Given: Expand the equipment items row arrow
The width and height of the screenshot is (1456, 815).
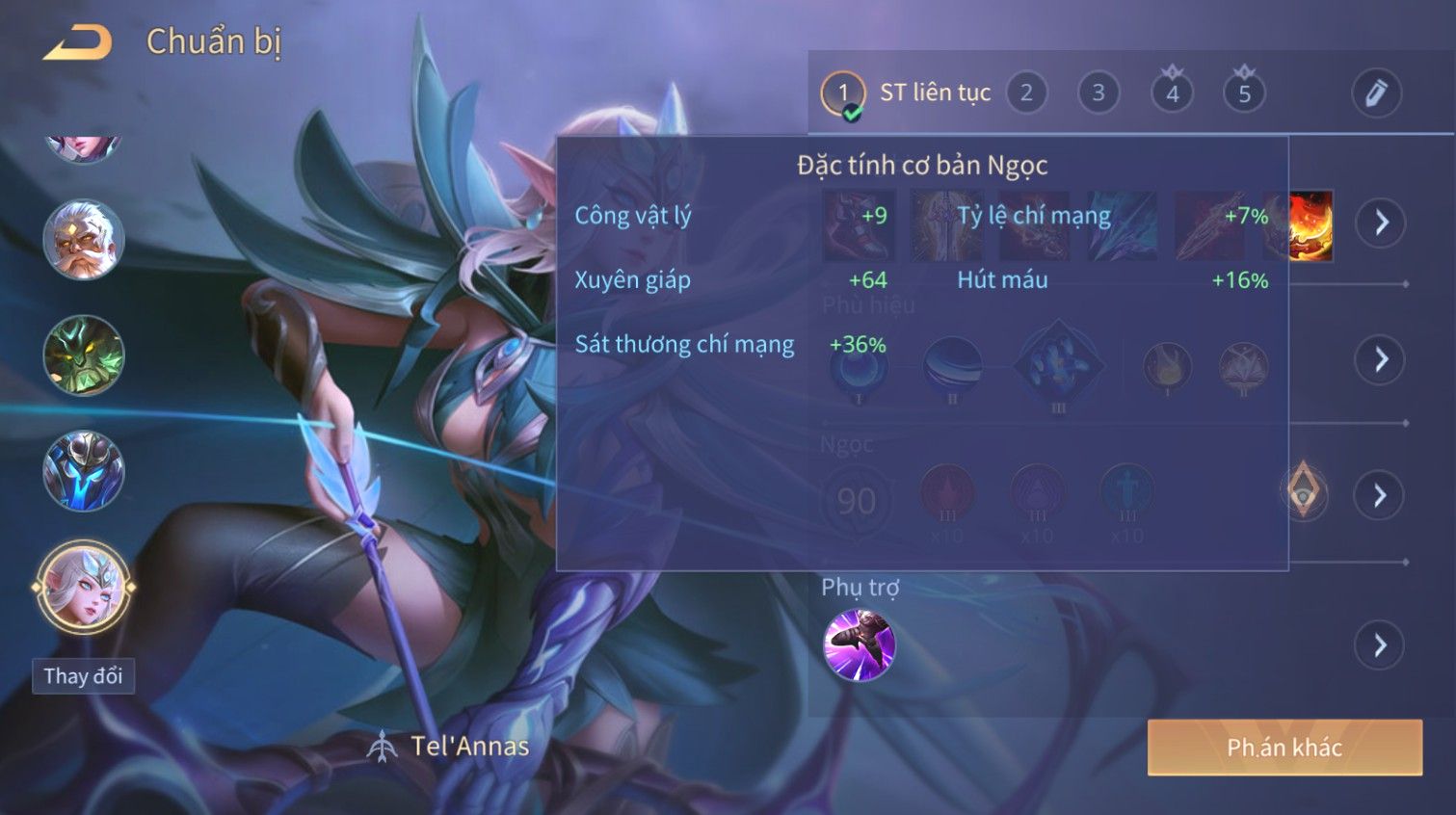Looking at the screenshot, I should 1381,223.
